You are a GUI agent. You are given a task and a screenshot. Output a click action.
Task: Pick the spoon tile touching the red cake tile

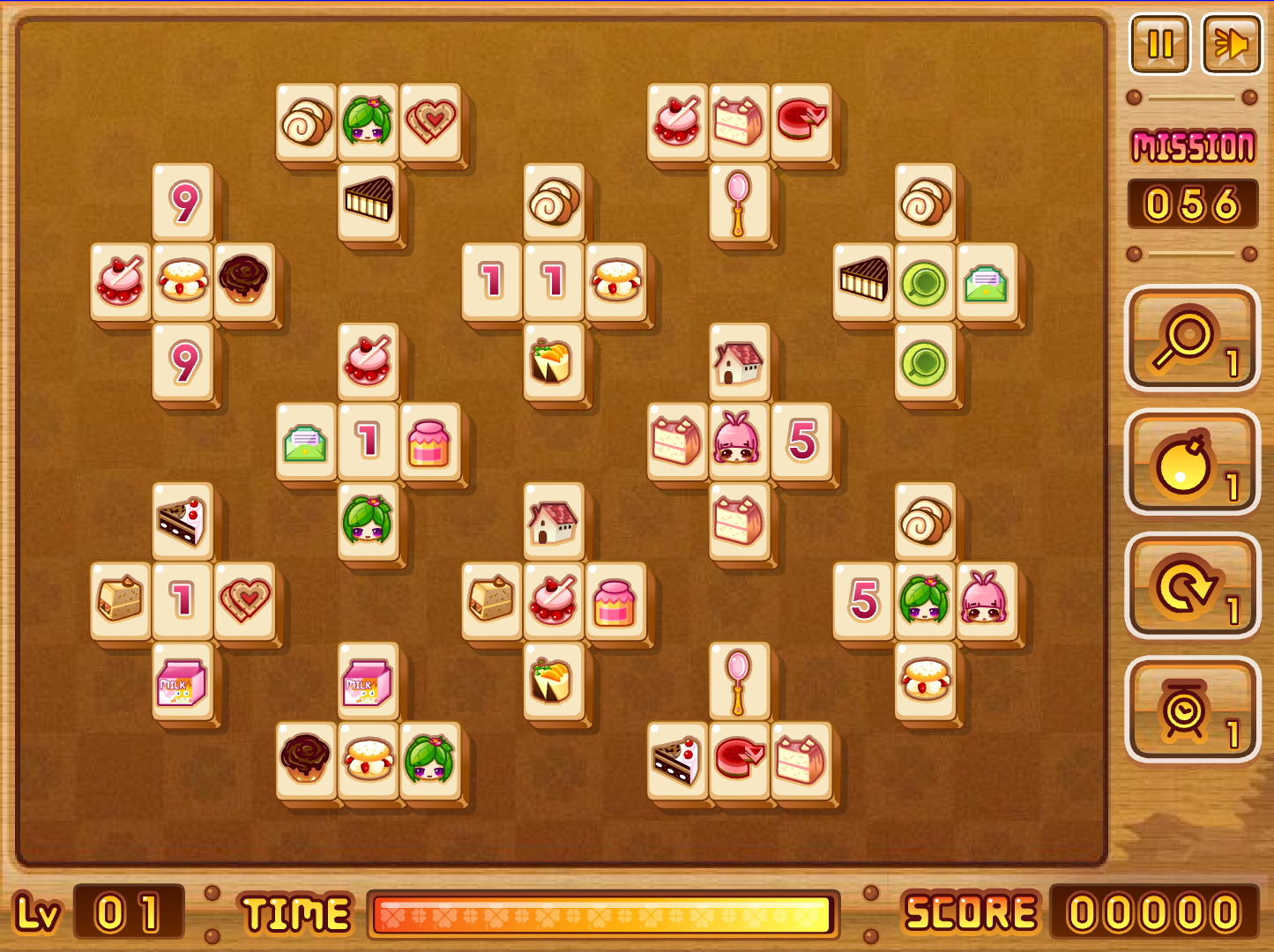click(739, 681)
